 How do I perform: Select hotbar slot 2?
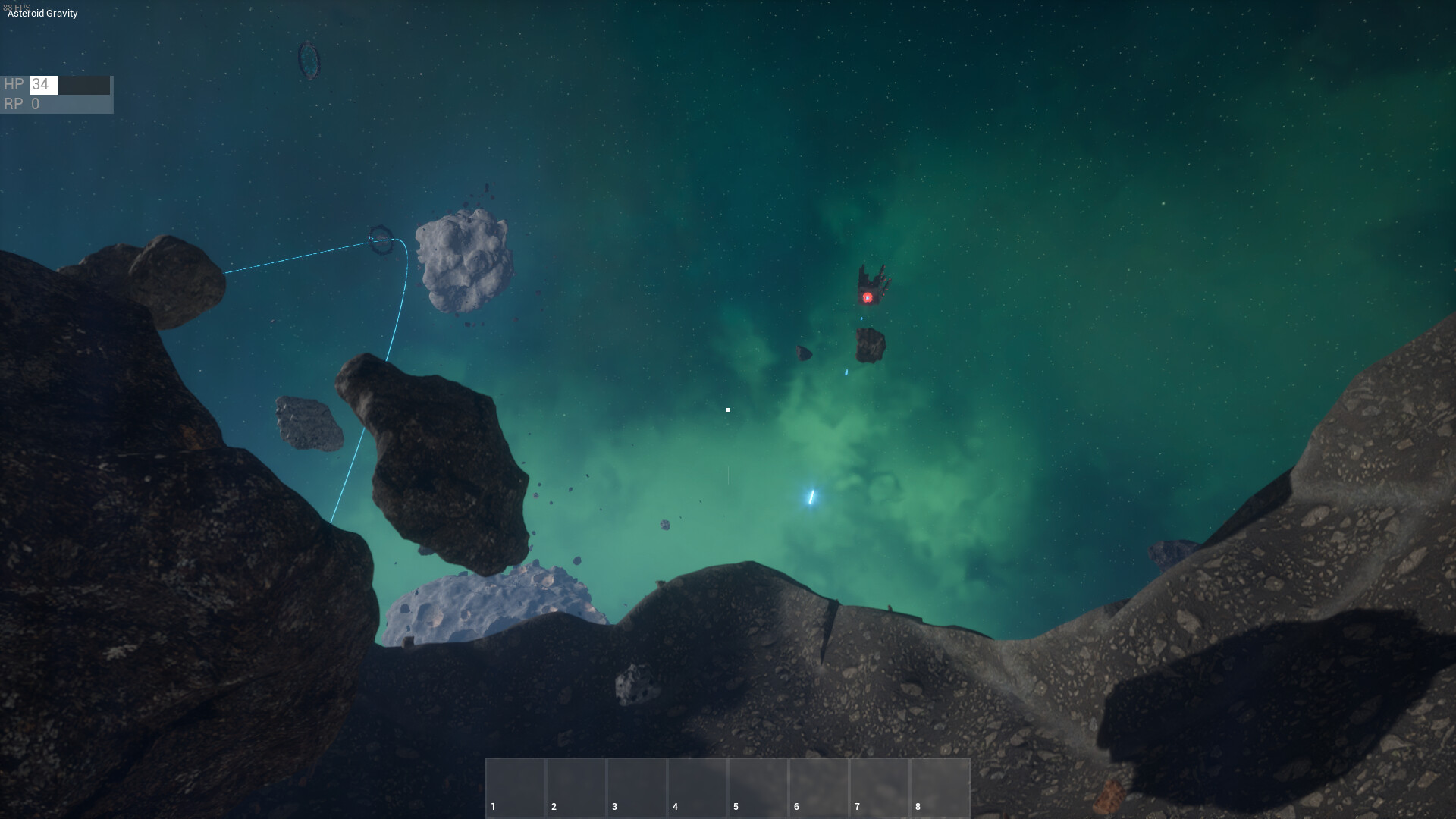(x=576, y=789)
